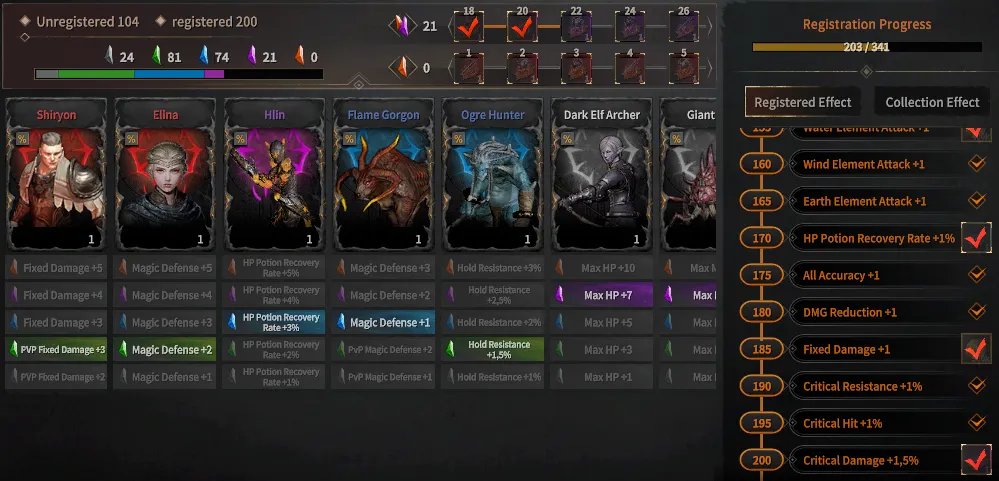This screenshot has width=999, height=481.
Task: Select the milestone 20 reward slot
Action: [521, 26]
